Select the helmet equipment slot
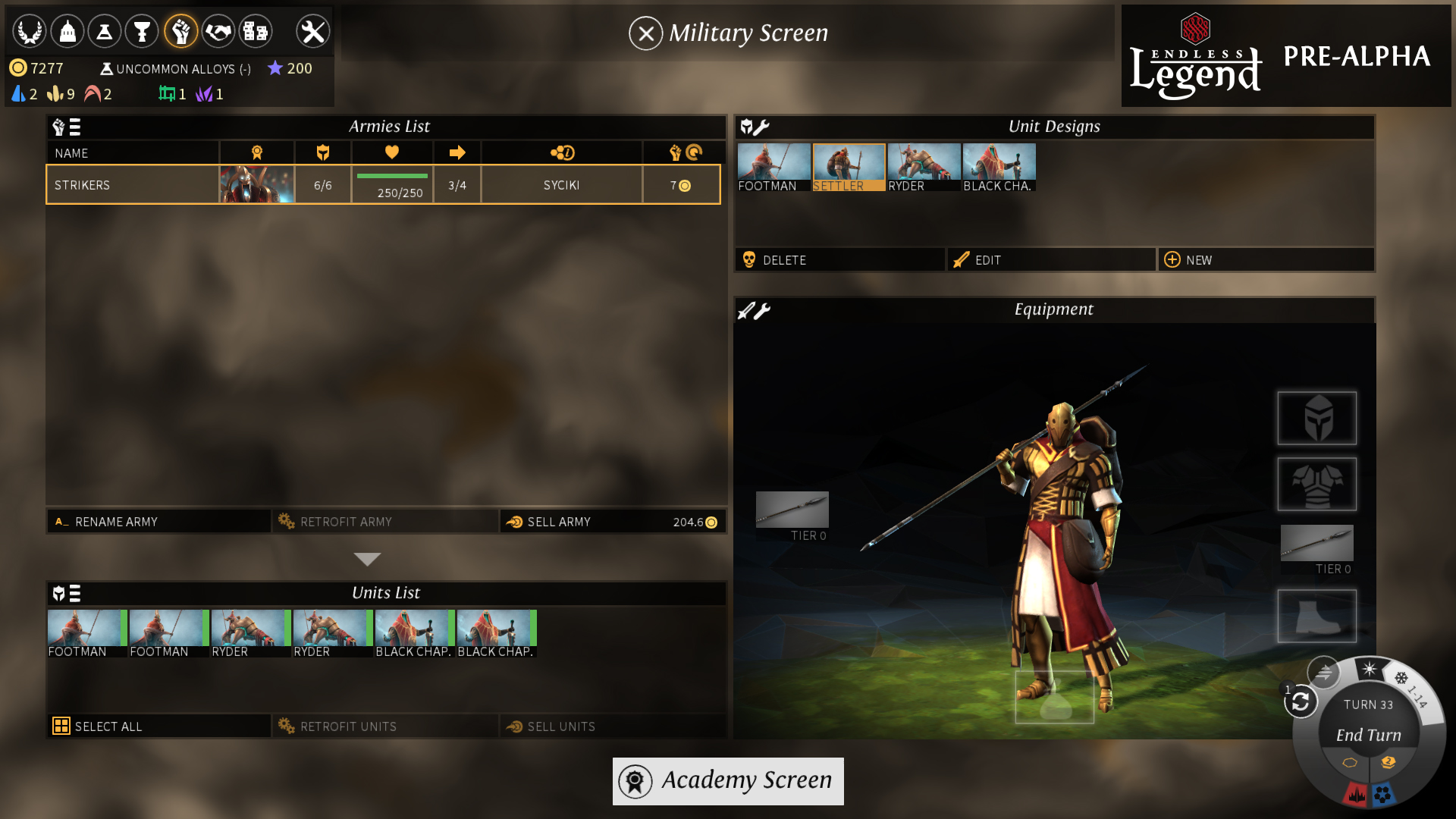Image resolution: width=1456 pixels, height=819 pixels. point(1316,418)
